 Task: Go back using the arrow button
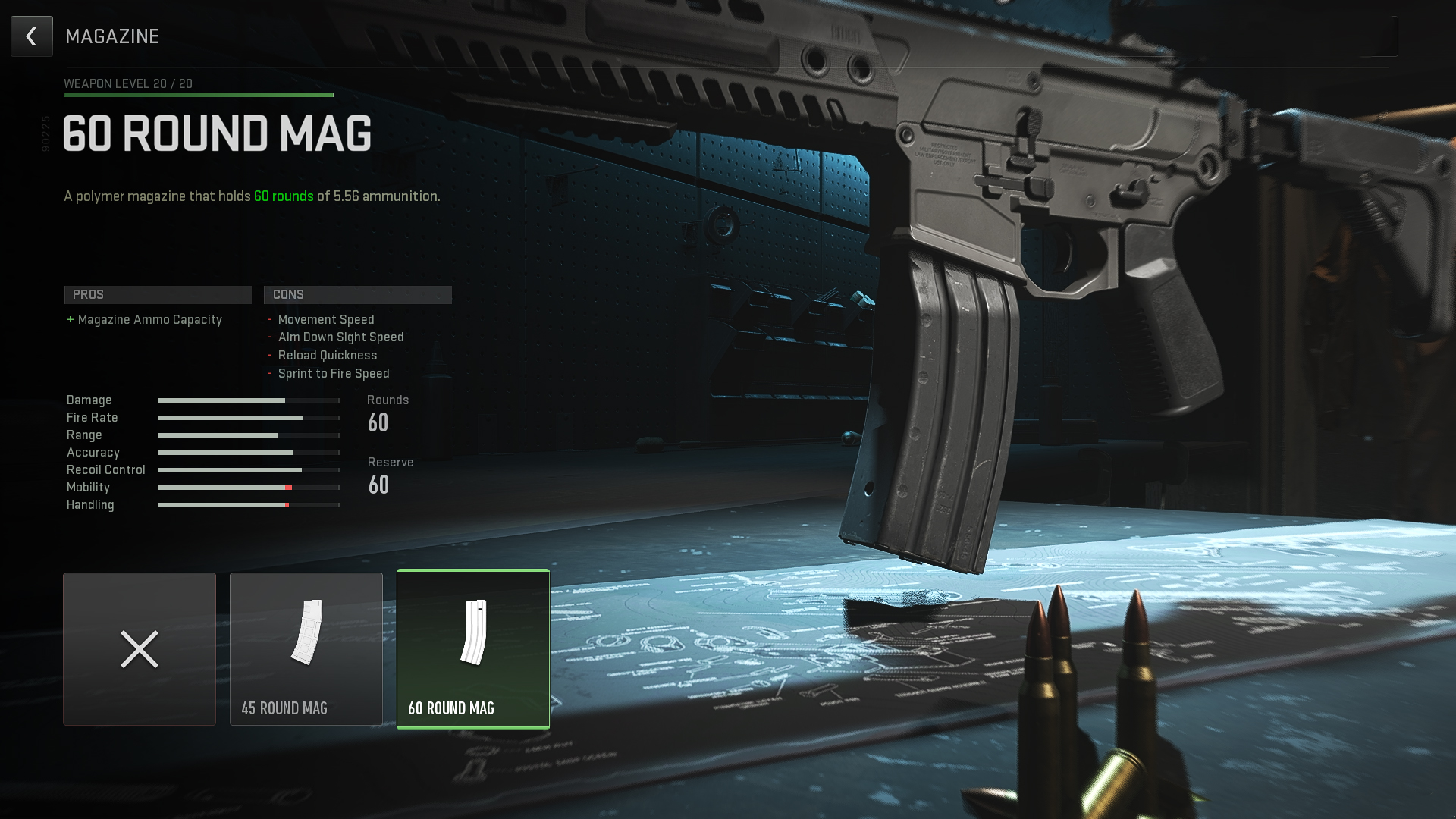tap(32, 36)
